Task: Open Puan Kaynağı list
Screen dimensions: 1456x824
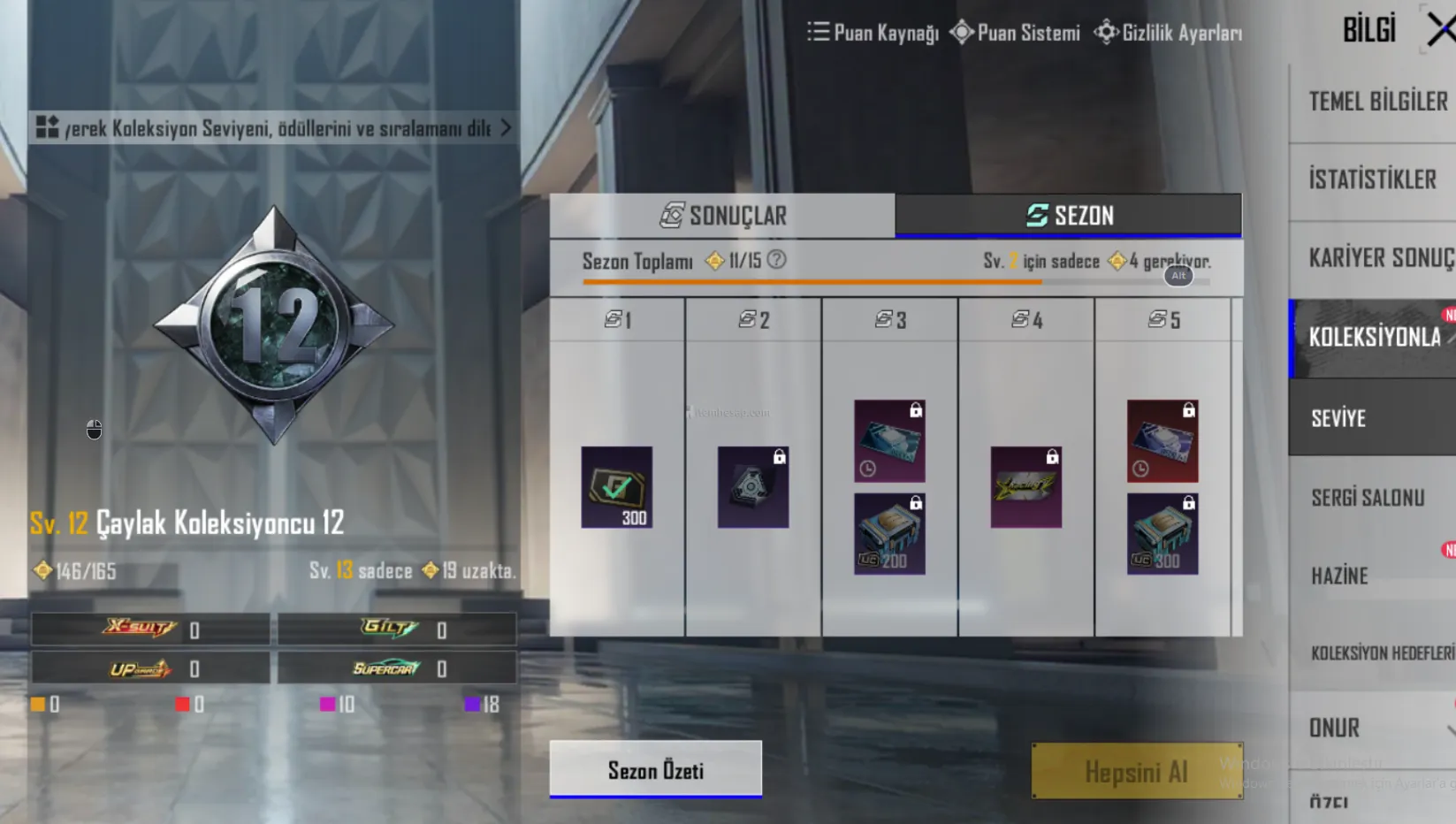Action: pyautogui.click(x=873, y=33)
